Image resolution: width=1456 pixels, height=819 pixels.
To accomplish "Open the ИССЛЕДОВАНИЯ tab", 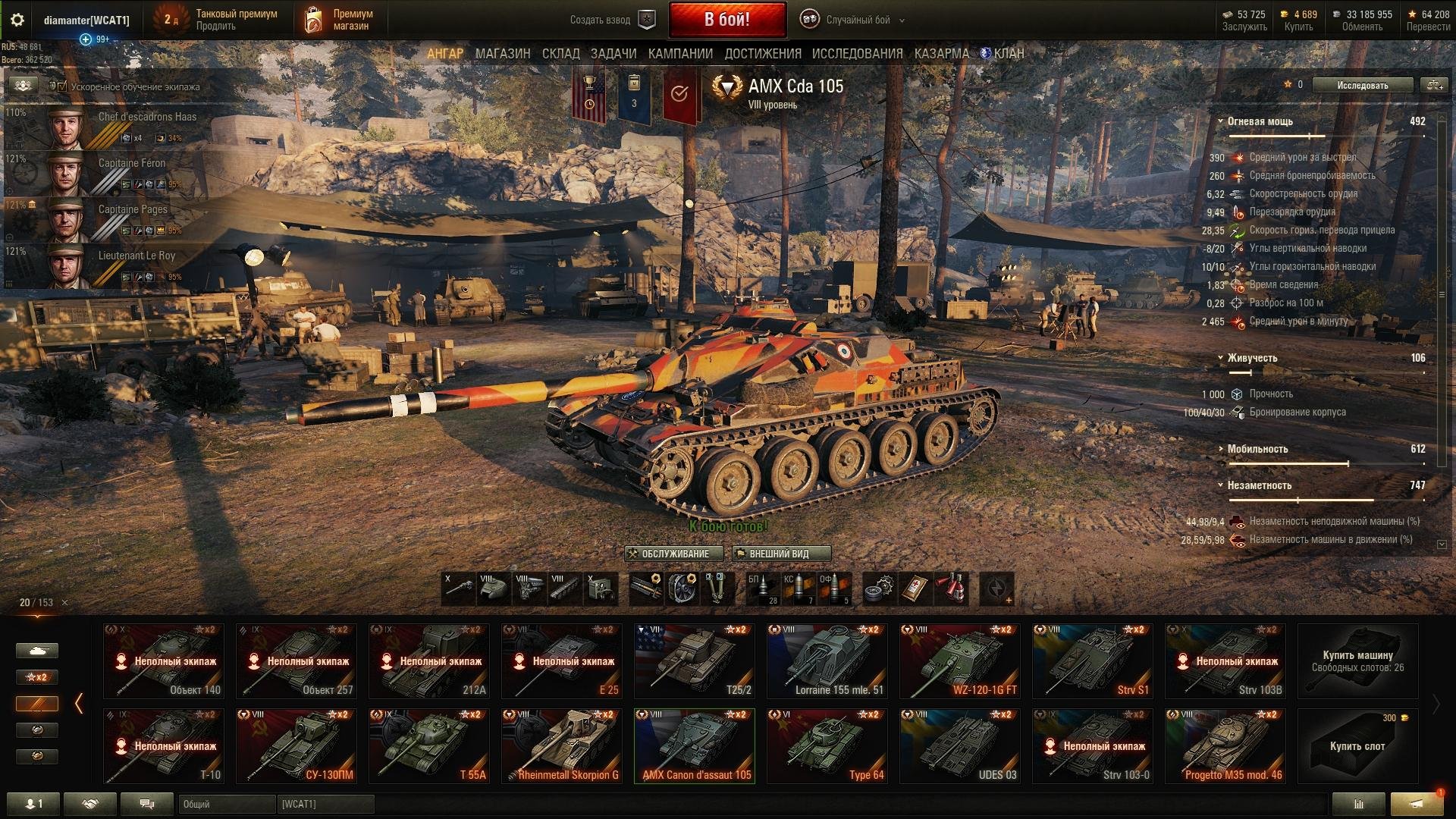I will point(857,54).
